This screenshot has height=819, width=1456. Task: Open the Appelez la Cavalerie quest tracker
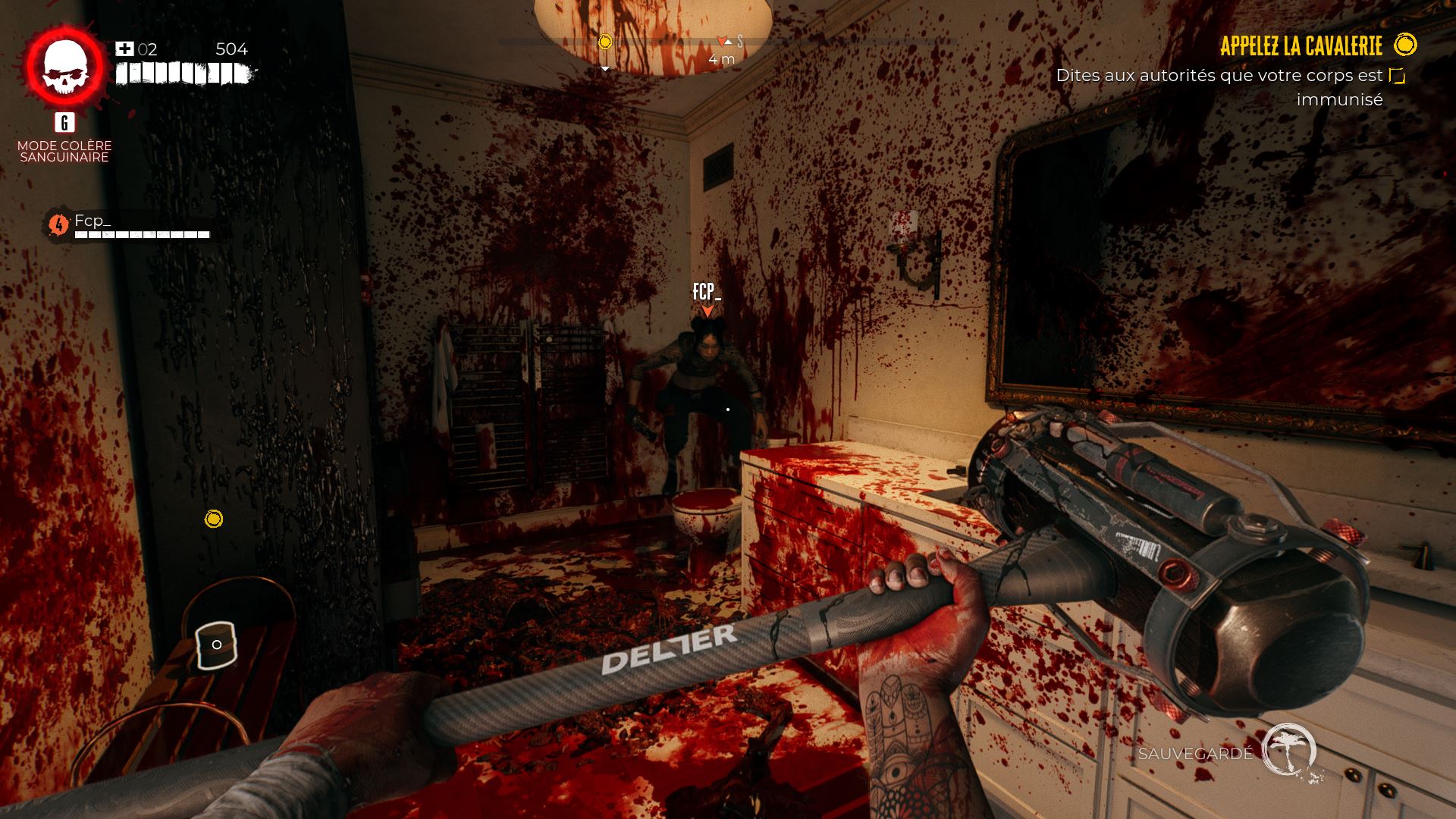(1301, 46)
